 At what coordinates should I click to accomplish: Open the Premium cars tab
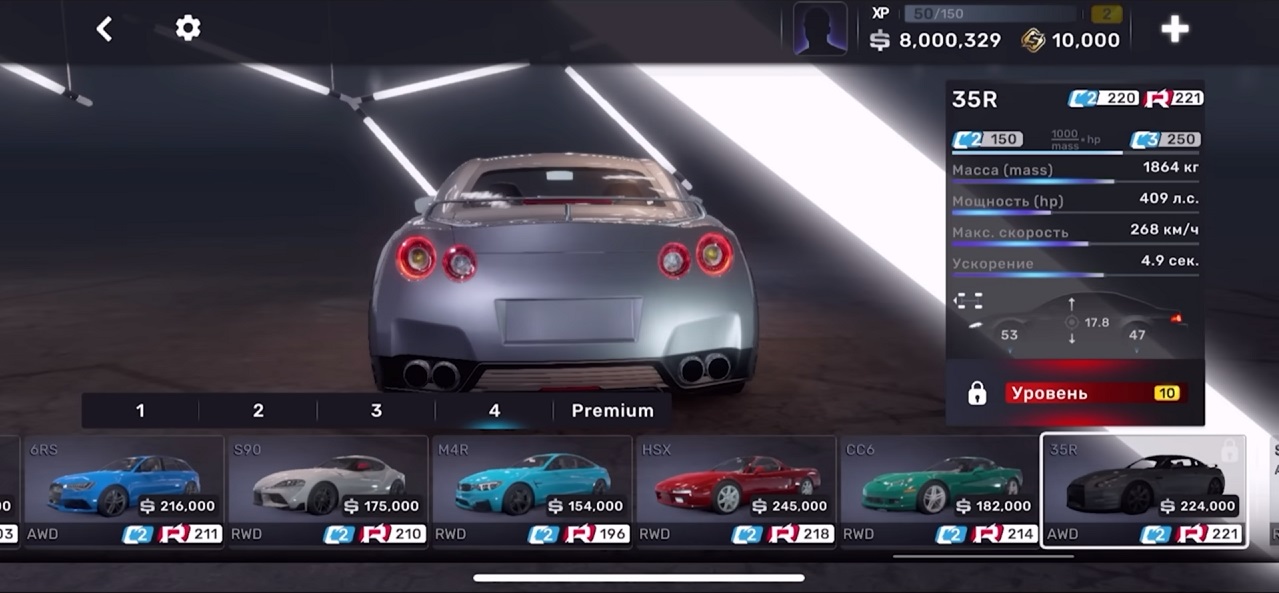pos(612,411)
